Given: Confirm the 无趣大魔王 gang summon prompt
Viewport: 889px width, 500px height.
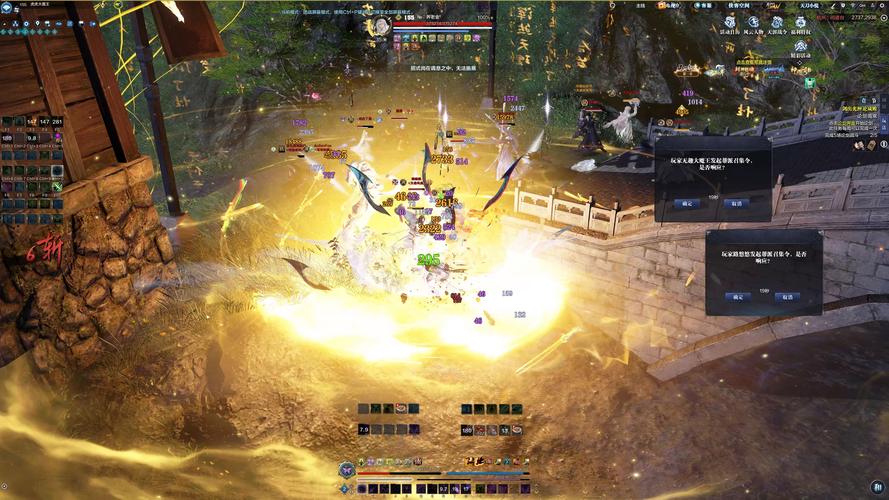Looking at the screenshot, I should point(685,202).
